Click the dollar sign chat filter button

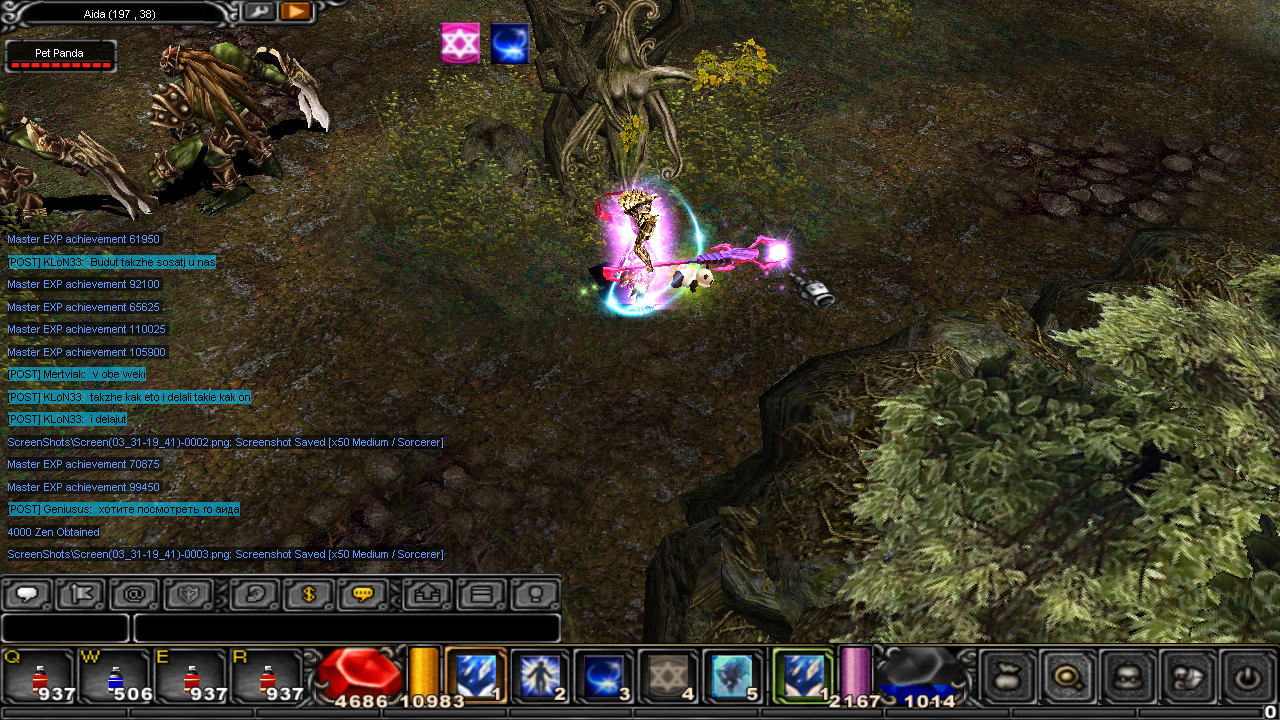pos(308,594)
